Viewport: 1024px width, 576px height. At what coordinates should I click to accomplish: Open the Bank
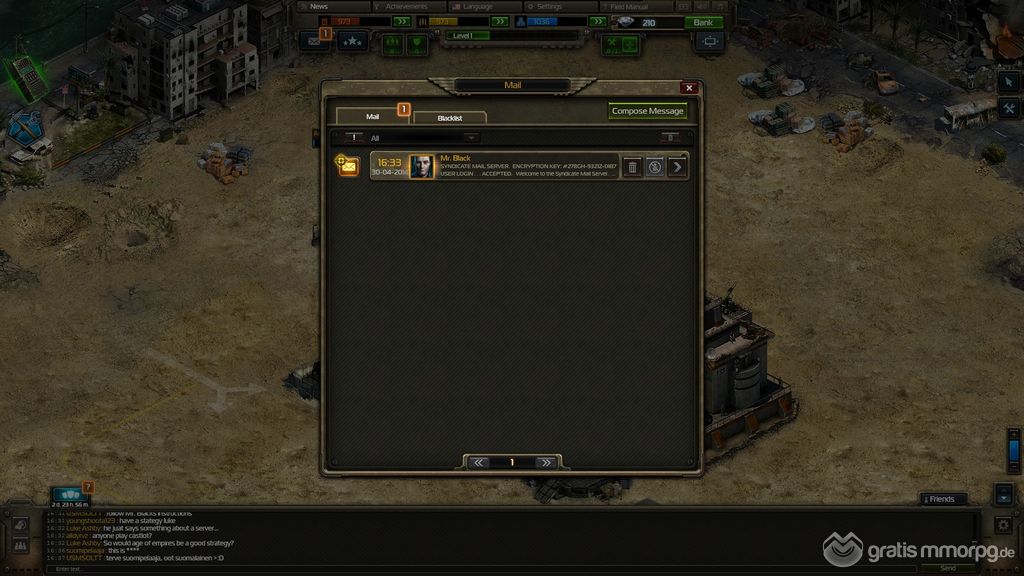[703, 22]
